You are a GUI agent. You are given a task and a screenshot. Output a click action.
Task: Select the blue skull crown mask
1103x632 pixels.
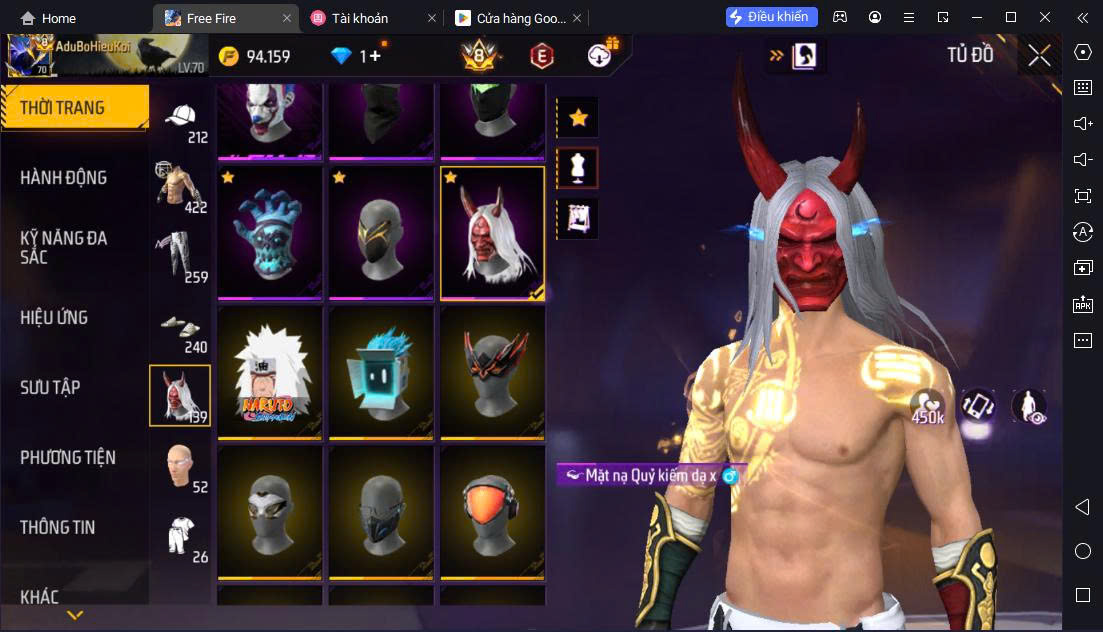(270, 233)
